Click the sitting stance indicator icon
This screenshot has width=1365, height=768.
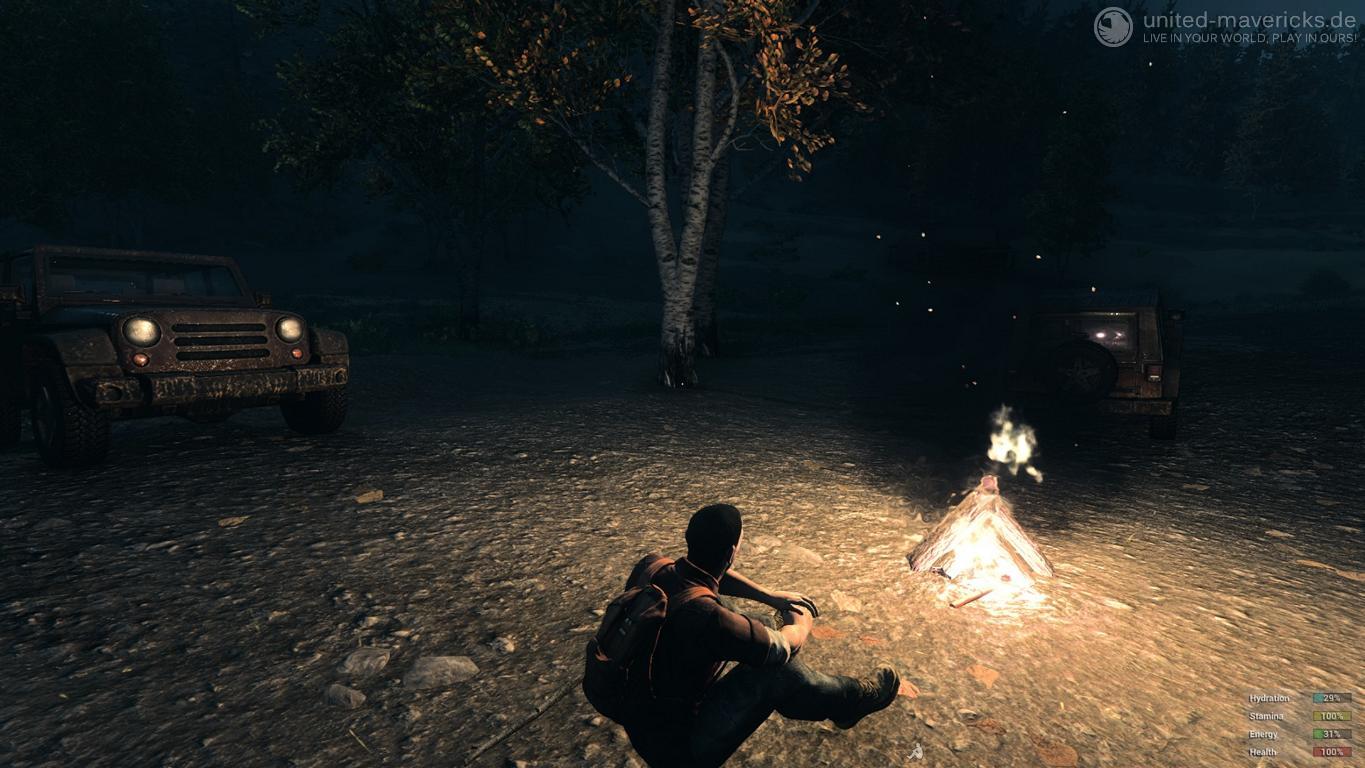915,751
